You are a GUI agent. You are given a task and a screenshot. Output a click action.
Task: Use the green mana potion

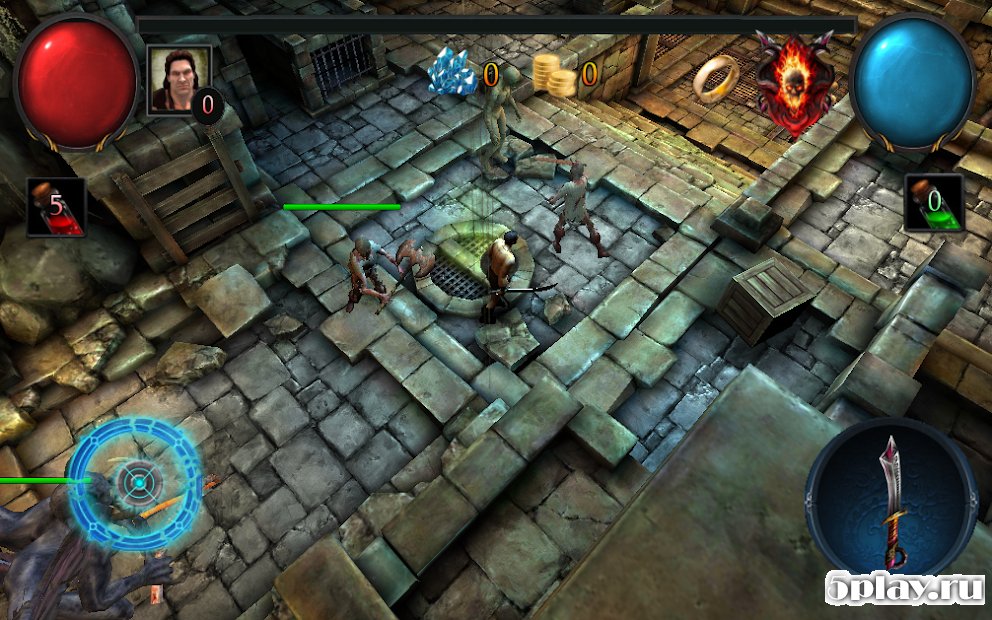(934, 203)
